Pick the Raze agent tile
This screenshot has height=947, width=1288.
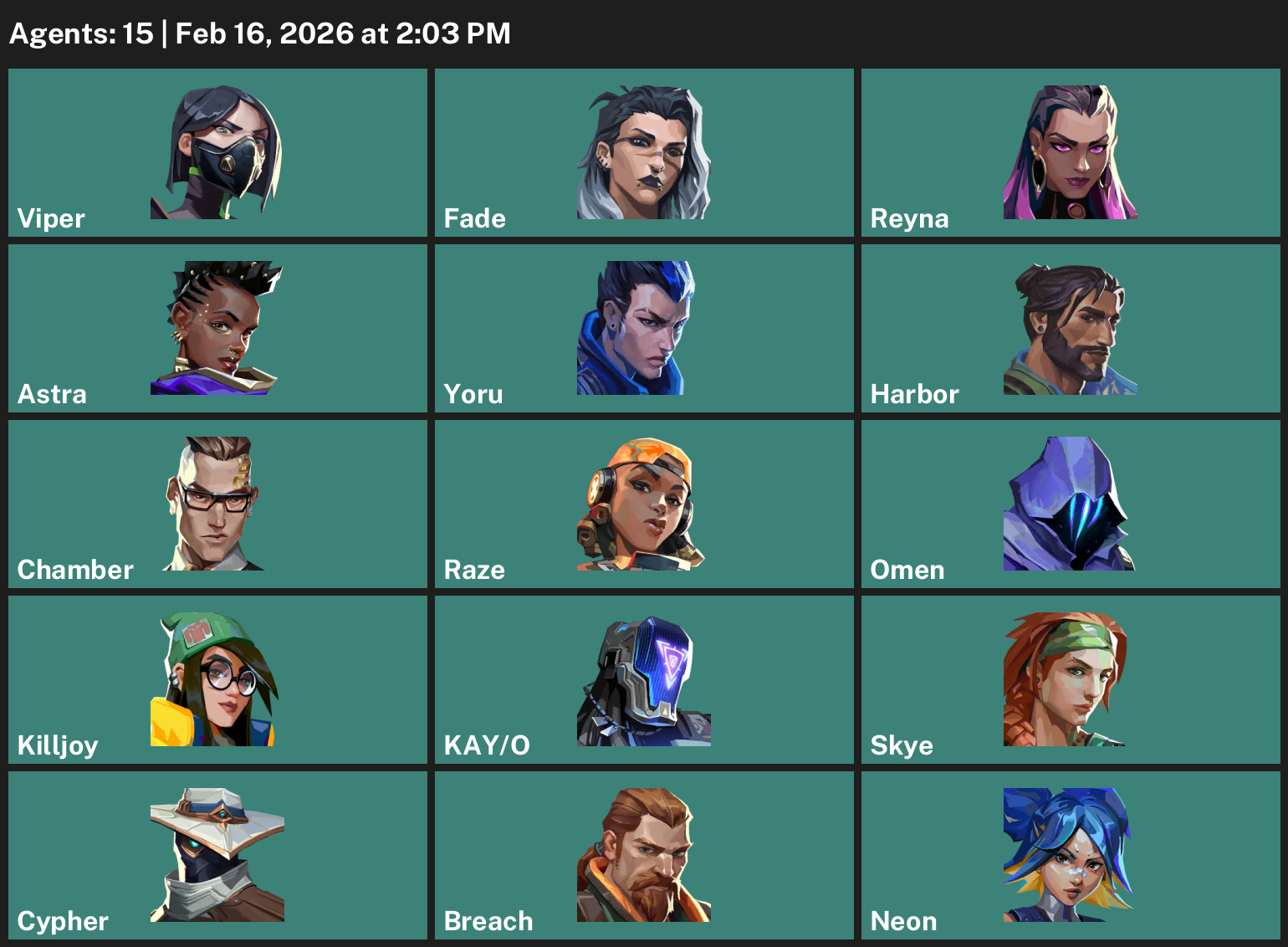[x=644, y=504]
